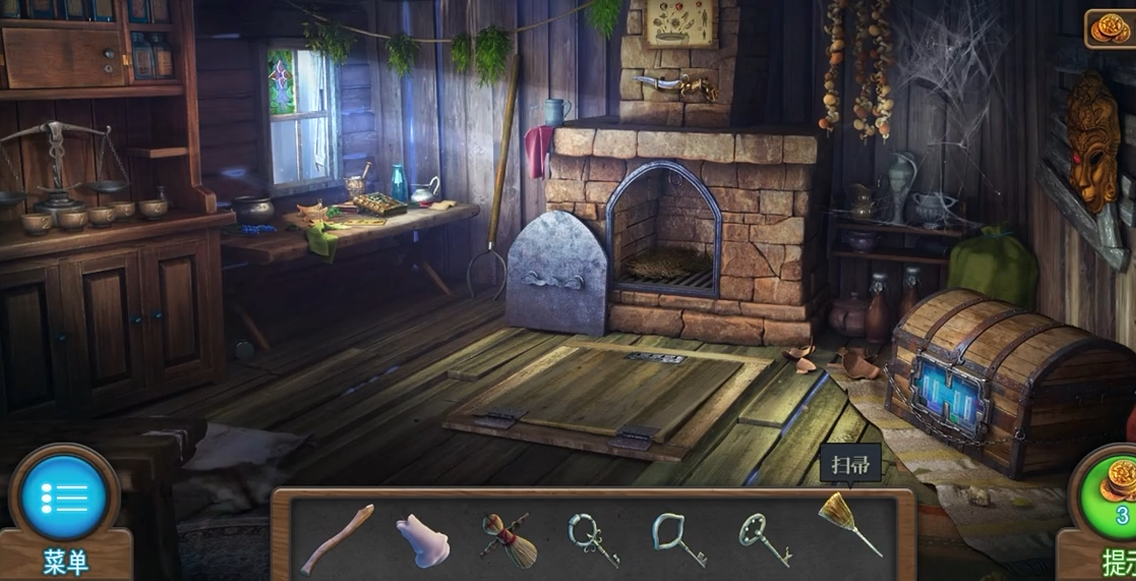Image resolution: width=1136 pixels, height=581 pixels.
Task: Select the straw doll inventory item
Action: (x=508, y=540)
